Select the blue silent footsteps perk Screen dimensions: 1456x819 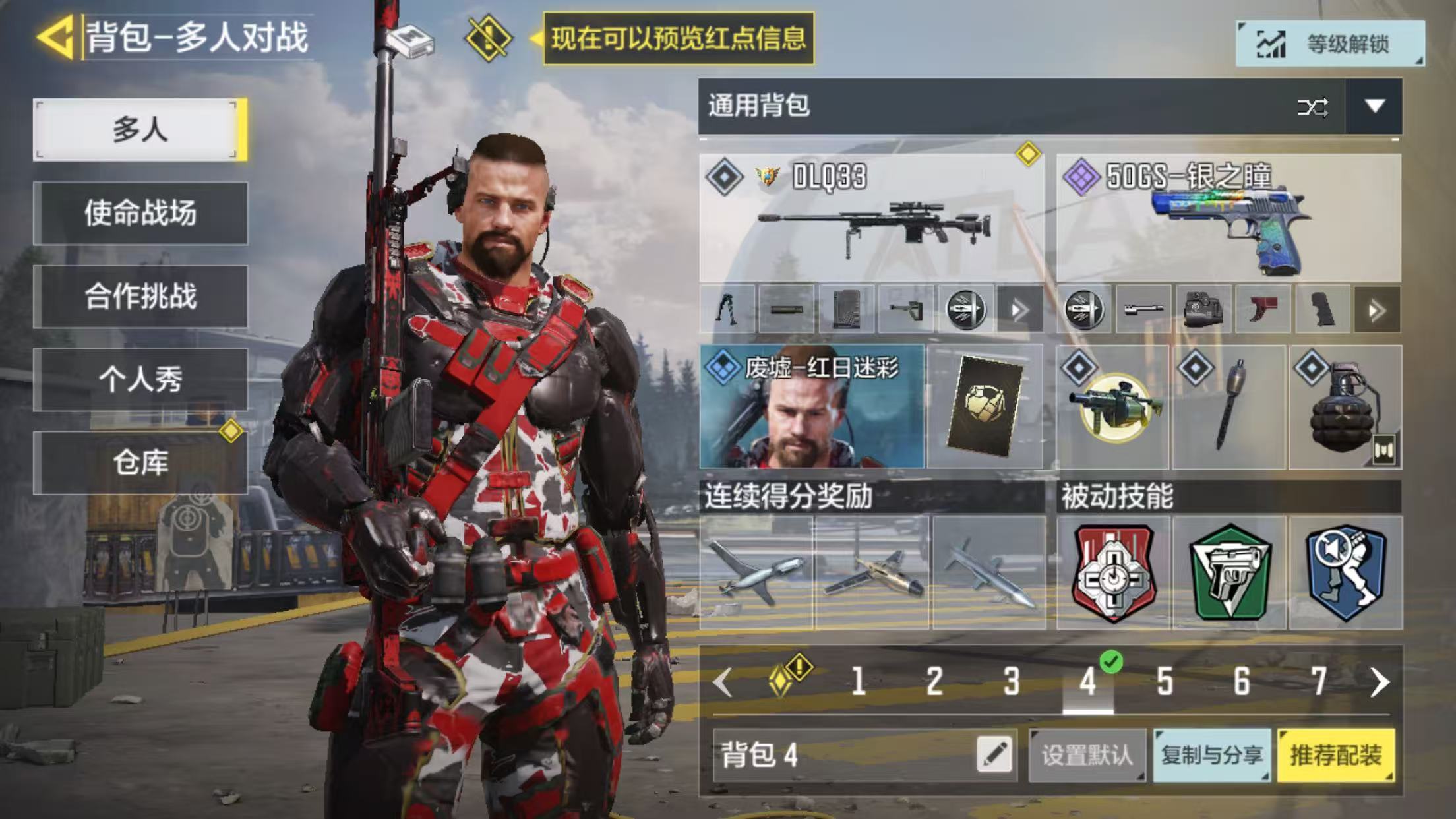pyautogui.click(x=1345, y=572)
